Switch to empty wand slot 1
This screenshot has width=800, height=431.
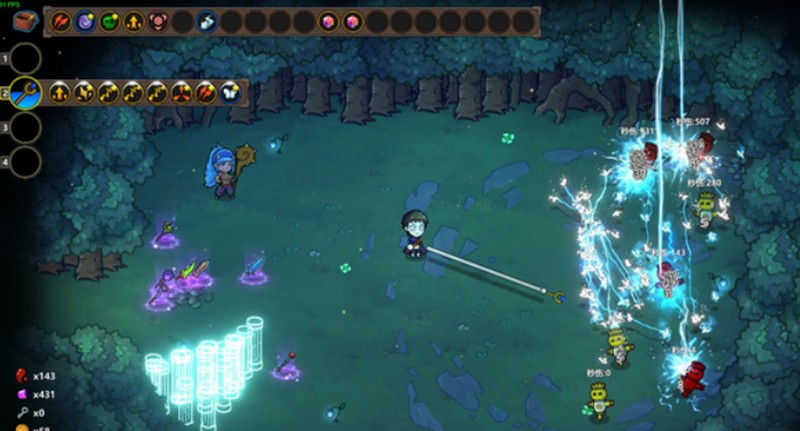pos(26,59)
